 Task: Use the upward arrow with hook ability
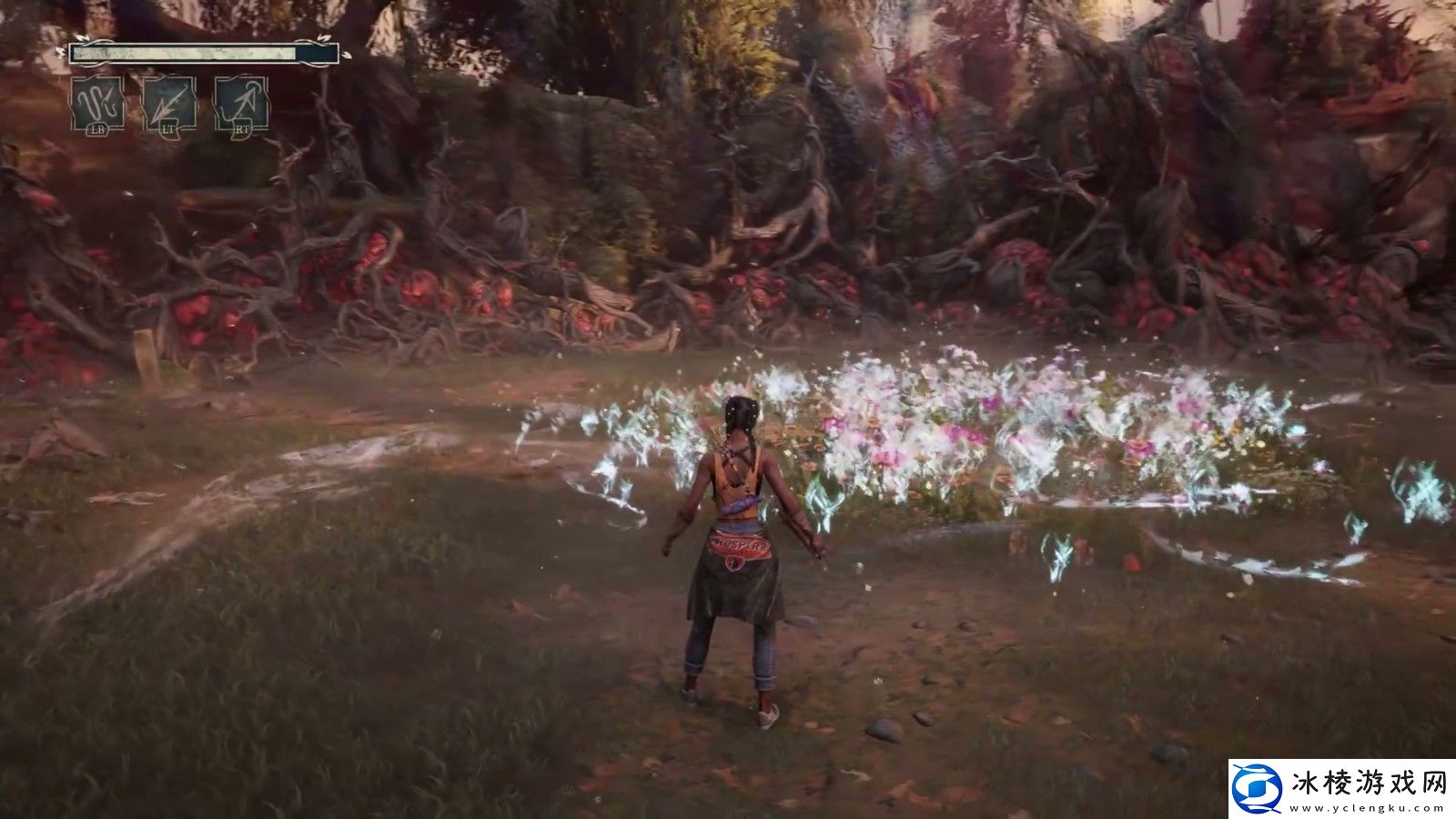click(x=241, y=104)
